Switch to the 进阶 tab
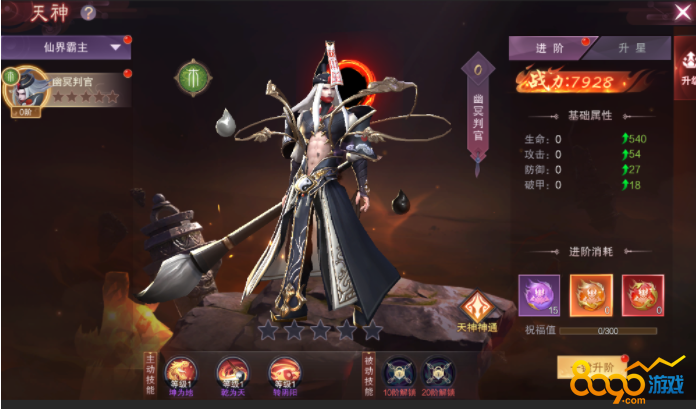The height and width of the screenshot is (409, 696). click(x=550, y=48)
